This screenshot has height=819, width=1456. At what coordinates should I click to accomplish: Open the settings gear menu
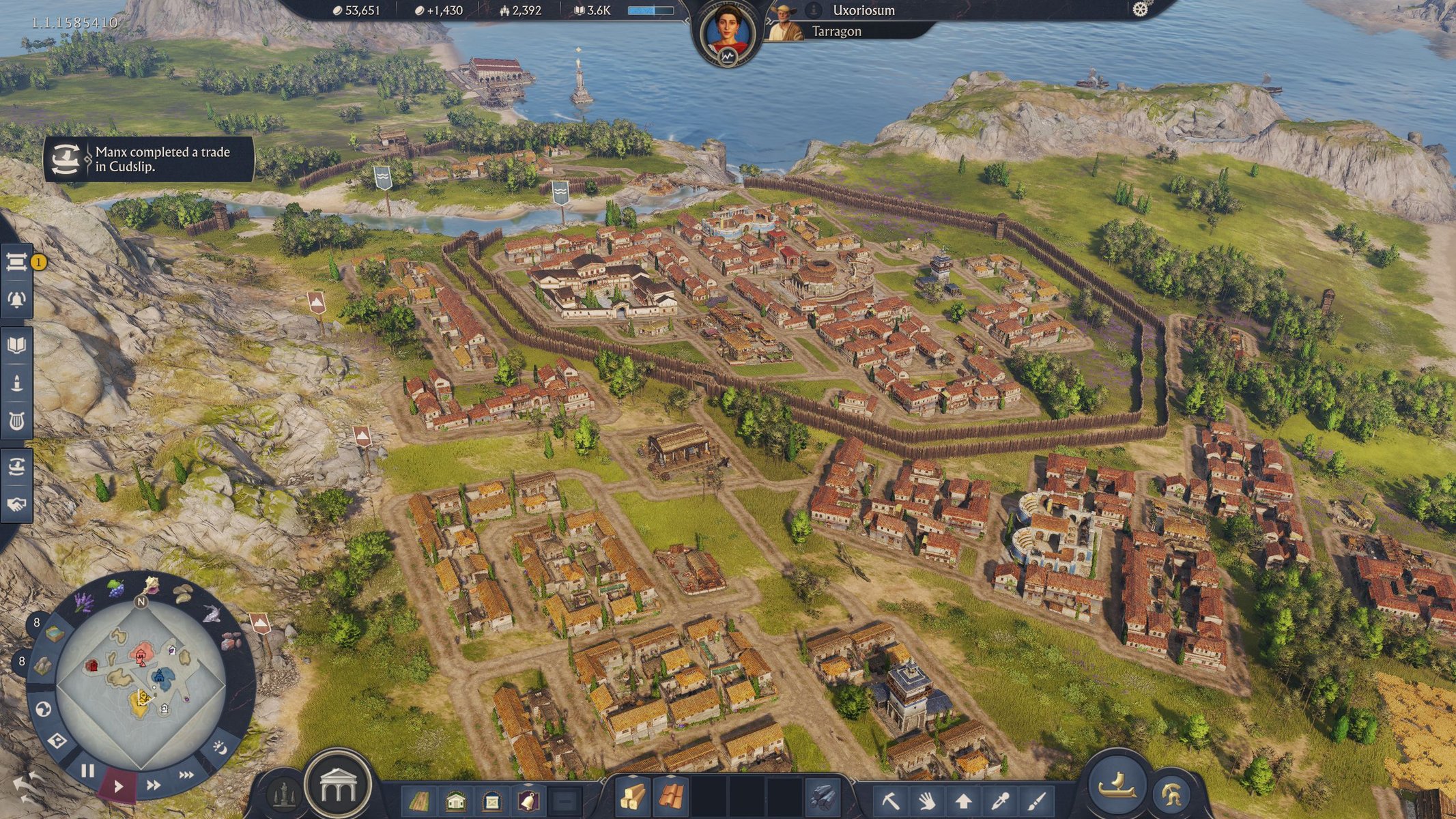click(1140, 10)
